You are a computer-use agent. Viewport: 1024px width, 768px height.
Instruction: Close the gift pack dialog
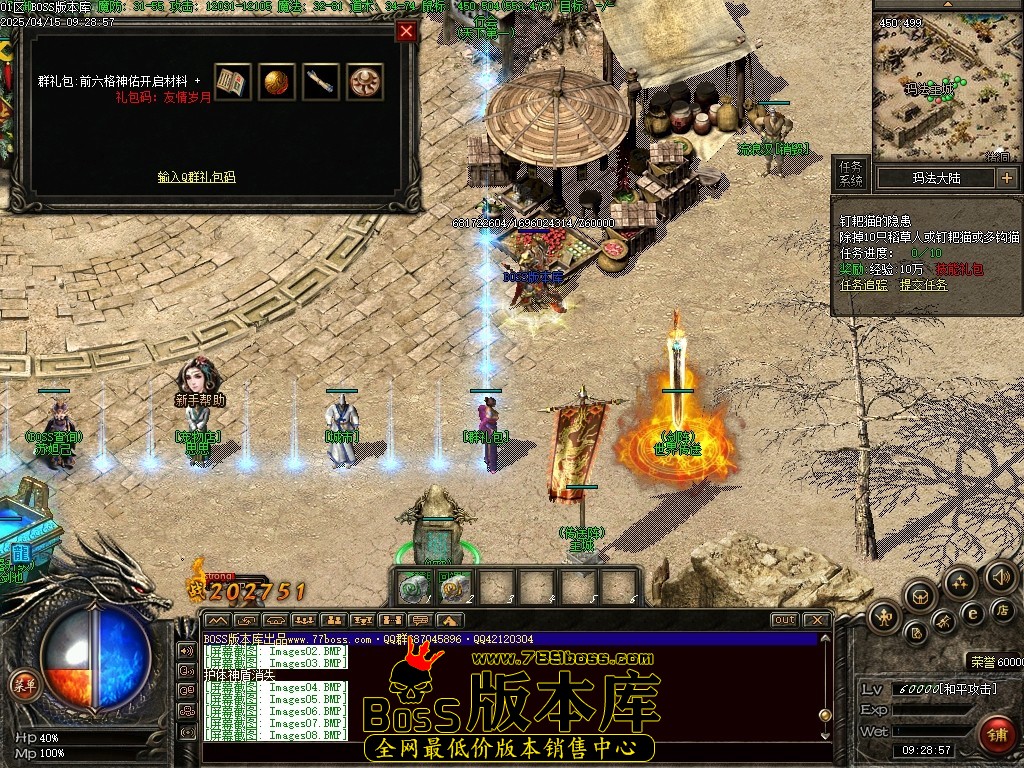tap(405, 32)
